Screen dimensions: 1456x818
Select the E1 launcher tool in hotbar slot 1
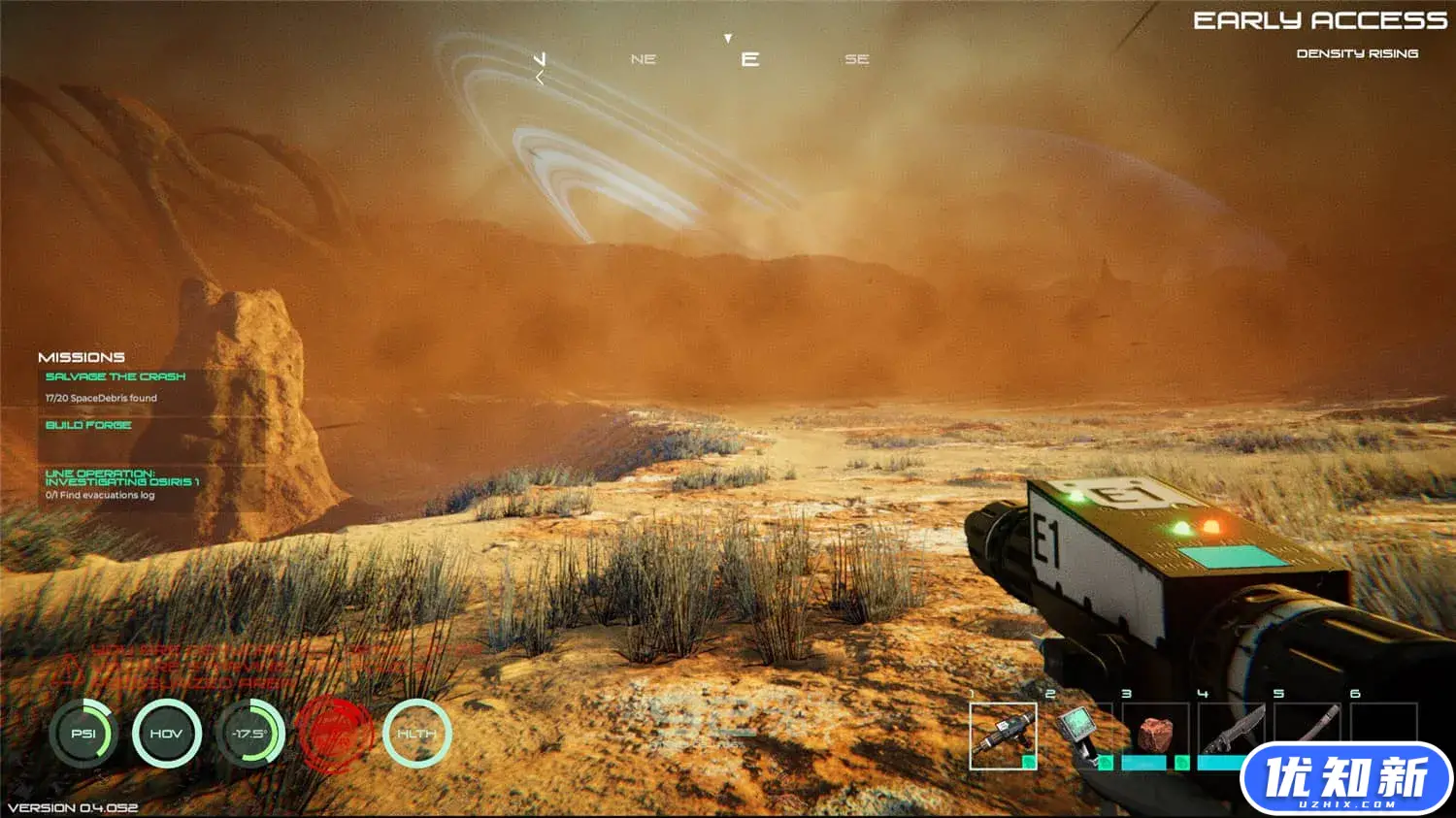[1003, 736]
